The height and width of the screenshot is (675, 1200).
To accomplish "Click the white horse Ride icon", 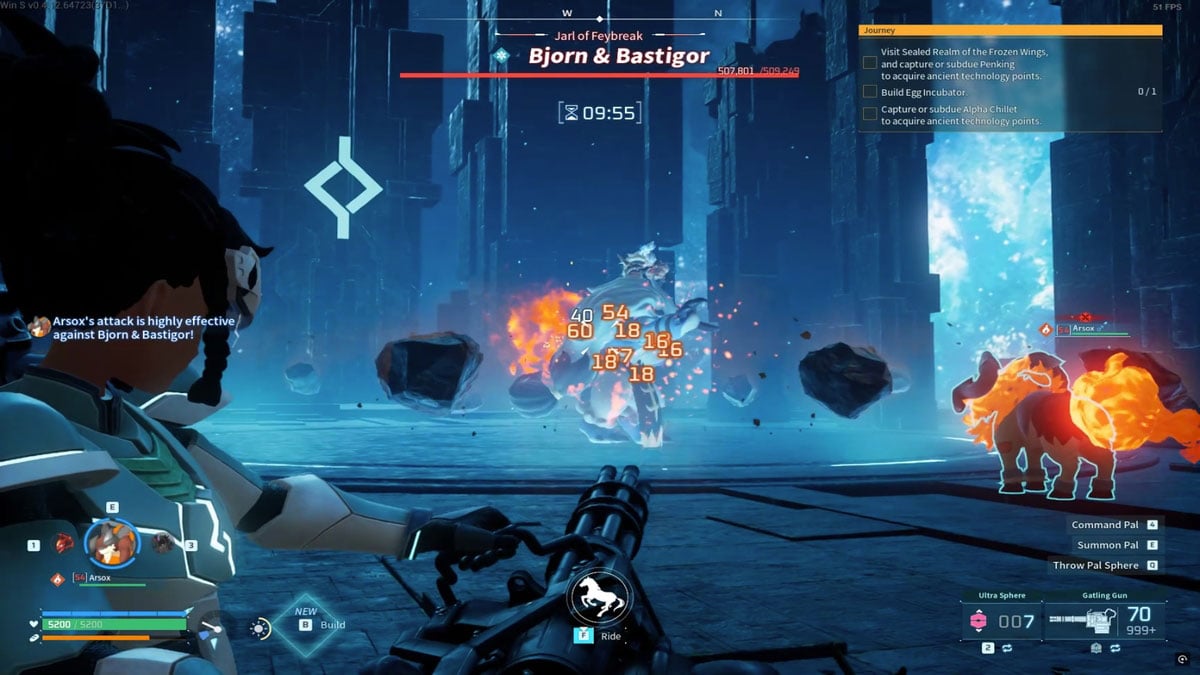I will (597, 598).
